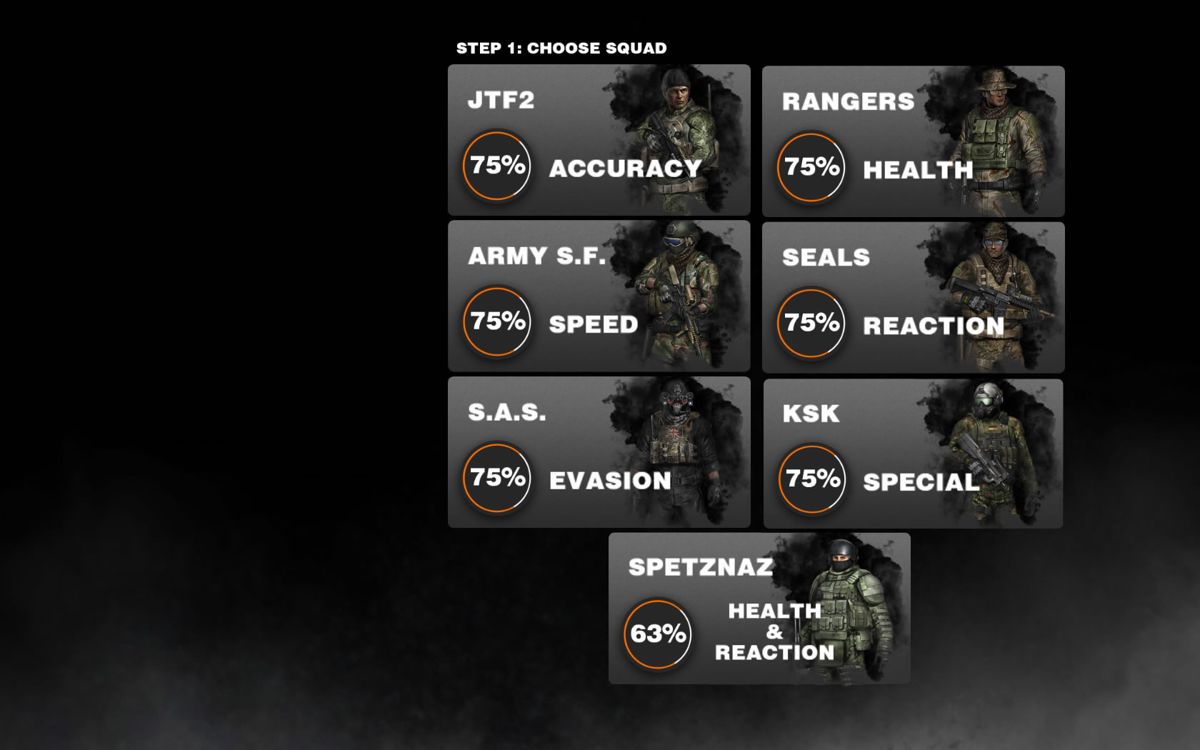Select the SEALs reaction squad
This screenshot has width=1200, height=750.
(x=912, y=297)
